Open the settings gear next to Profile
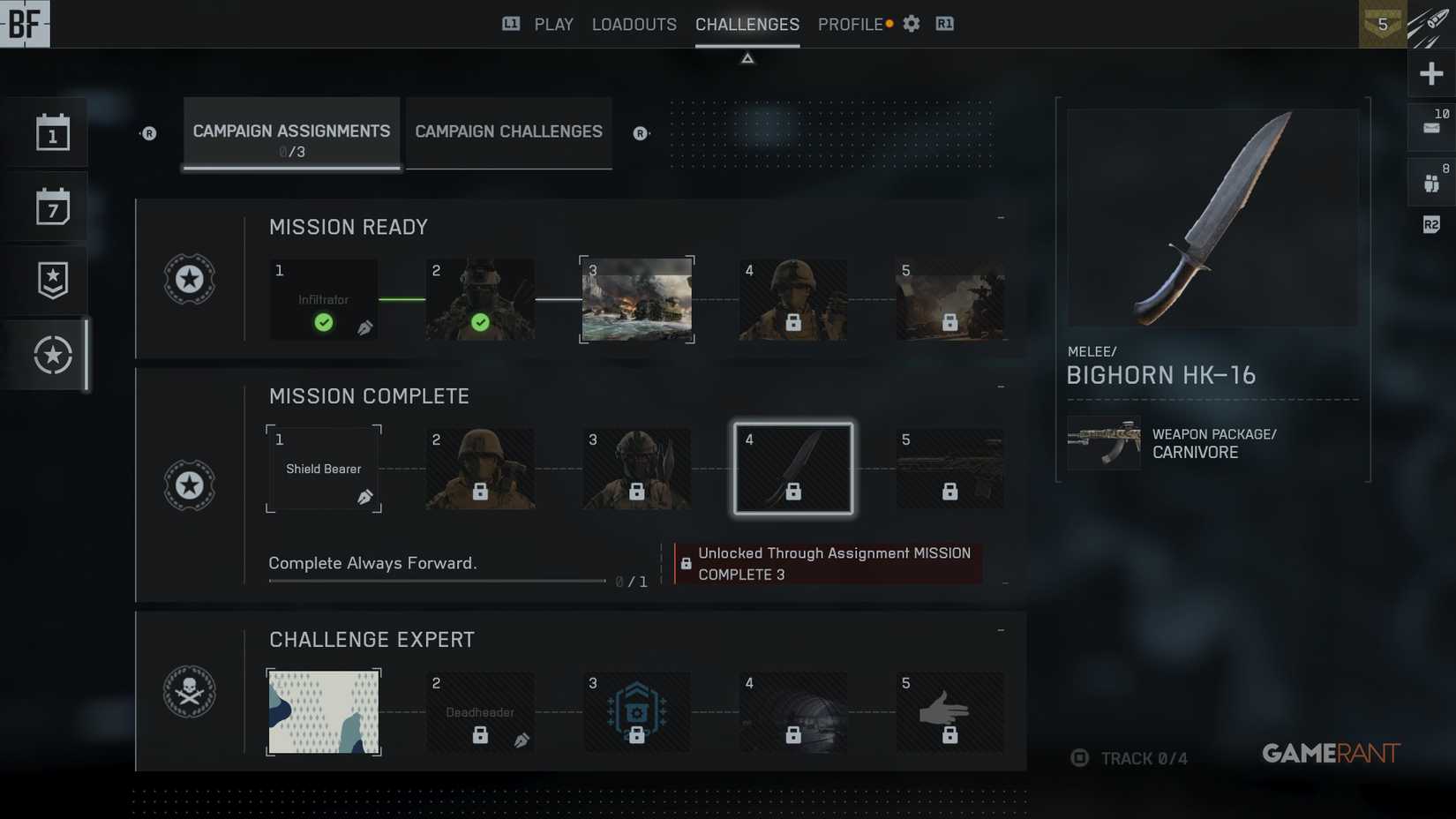The width and height of the screenshot is (1456, 819). (x=911, y=24)
